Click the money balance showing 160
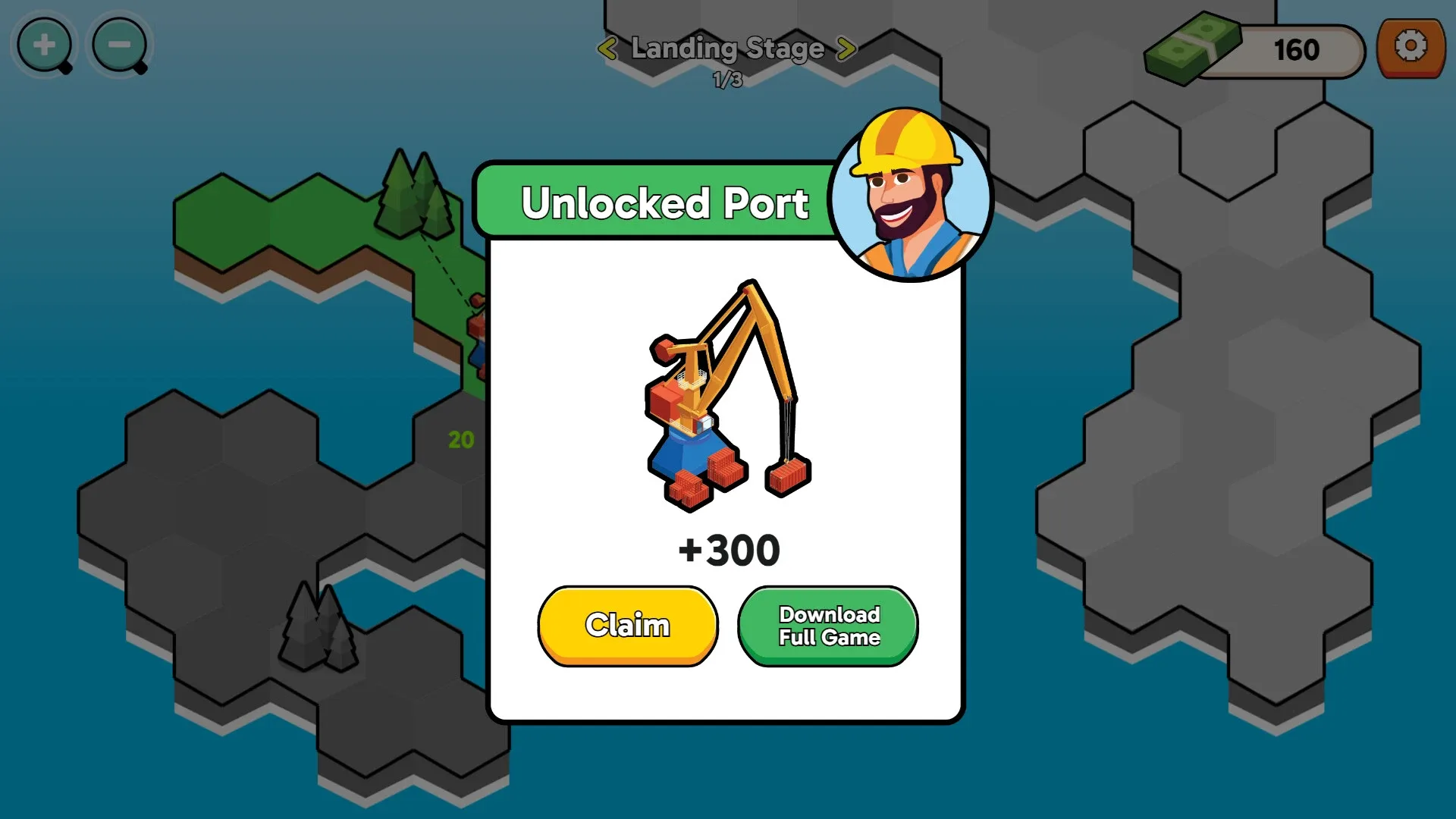 (x=1297, y=50)
